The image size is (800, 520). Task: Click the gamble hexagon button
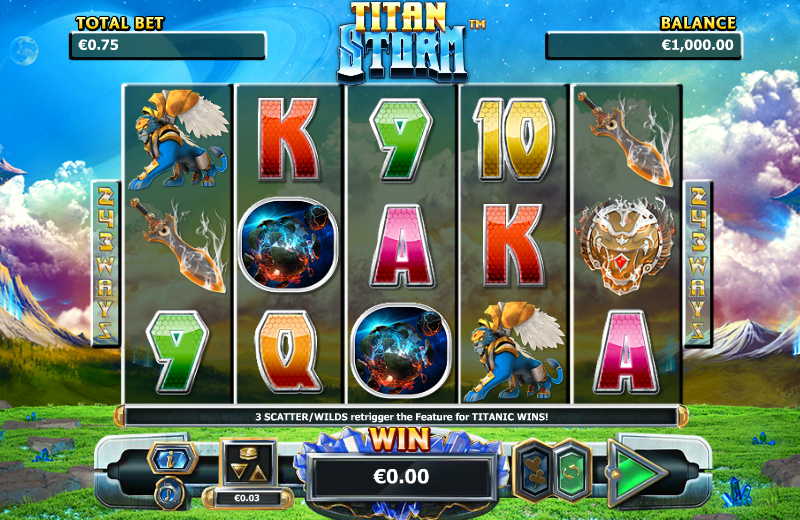point(532,469)
